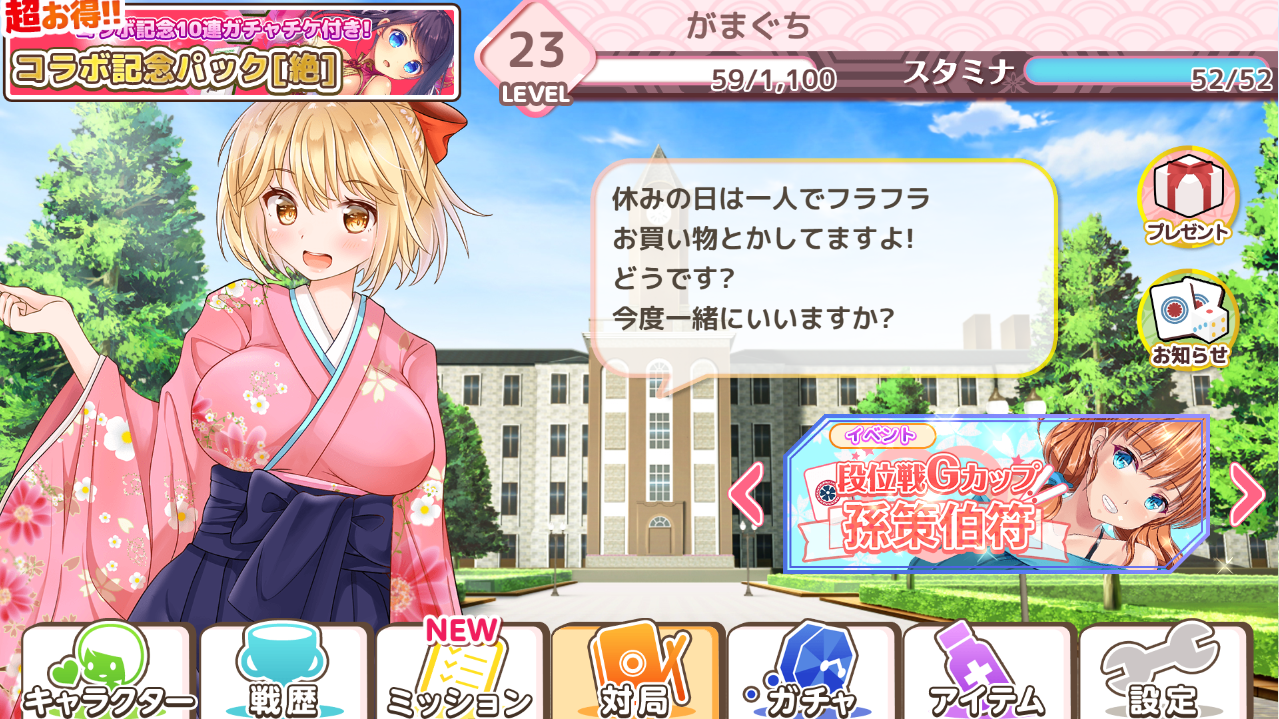Open the 設定 settings menu
The image size is (1279, 719).
pyautogui.click(x=1164, y=673)
